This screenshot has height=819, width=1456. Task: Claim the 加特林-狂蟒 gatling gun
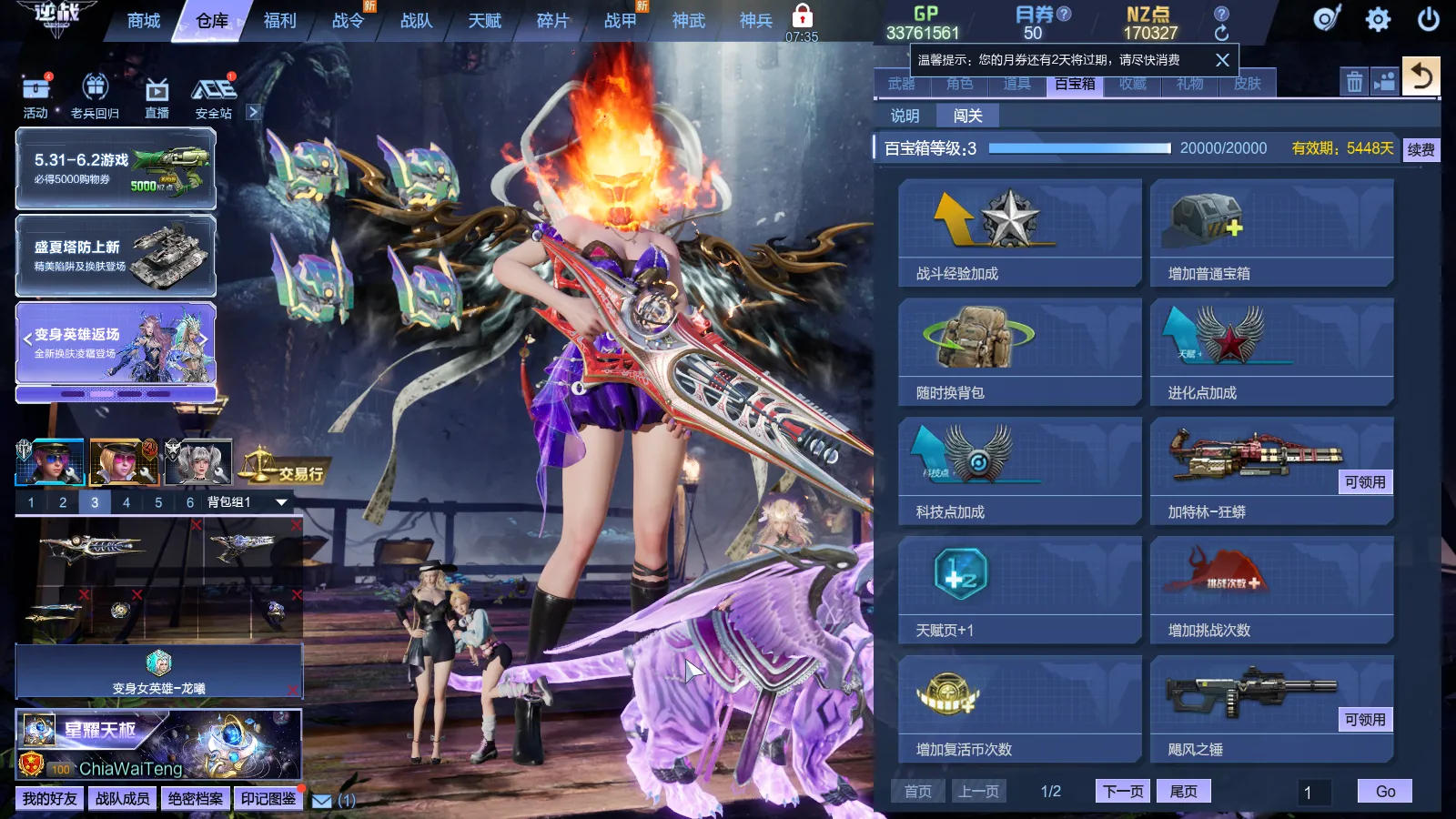(1364, 482)
